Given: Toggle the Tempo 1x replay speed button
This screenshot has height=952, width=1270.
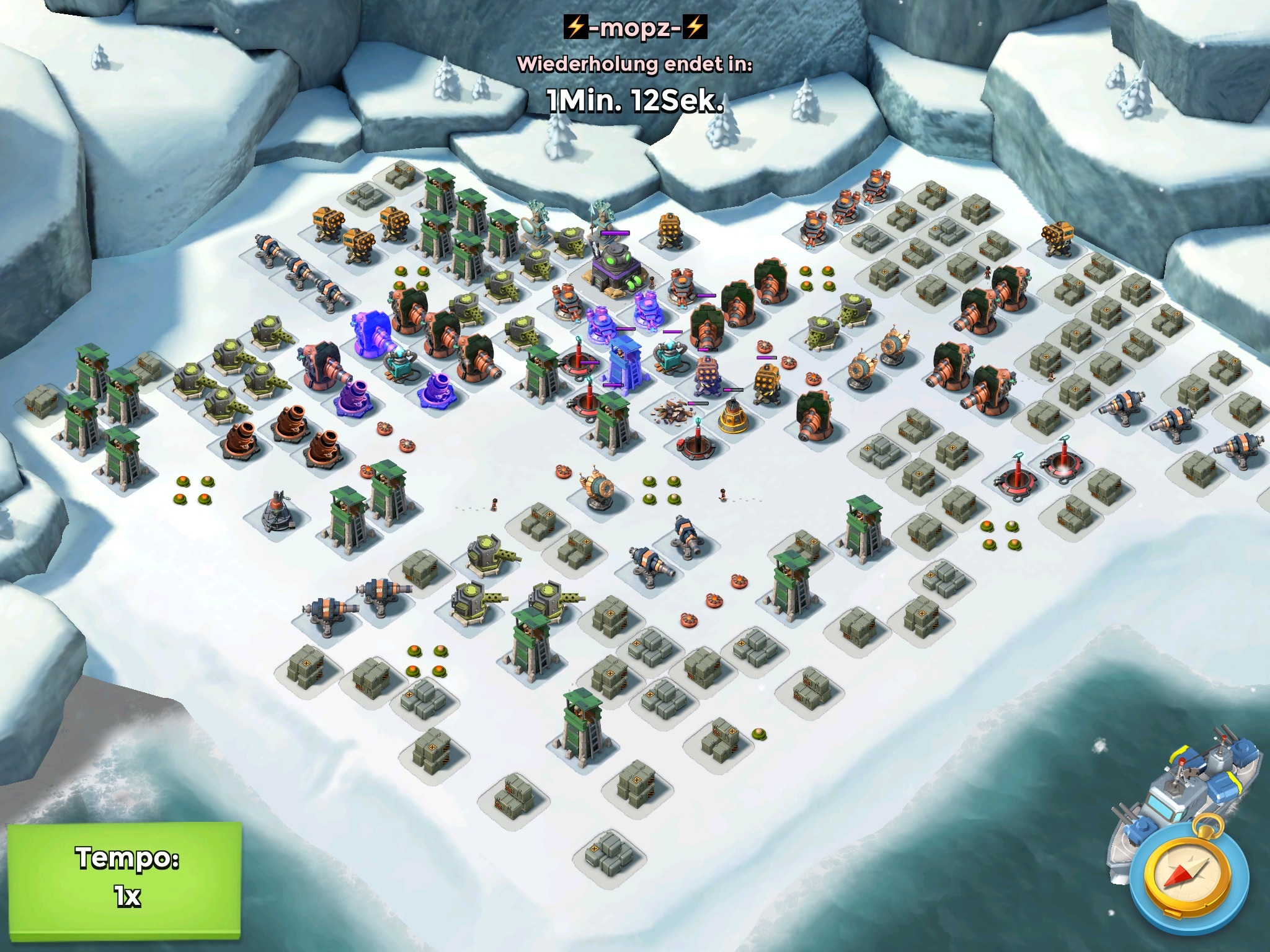Looking at the screenshot, I should coord(125,878).
